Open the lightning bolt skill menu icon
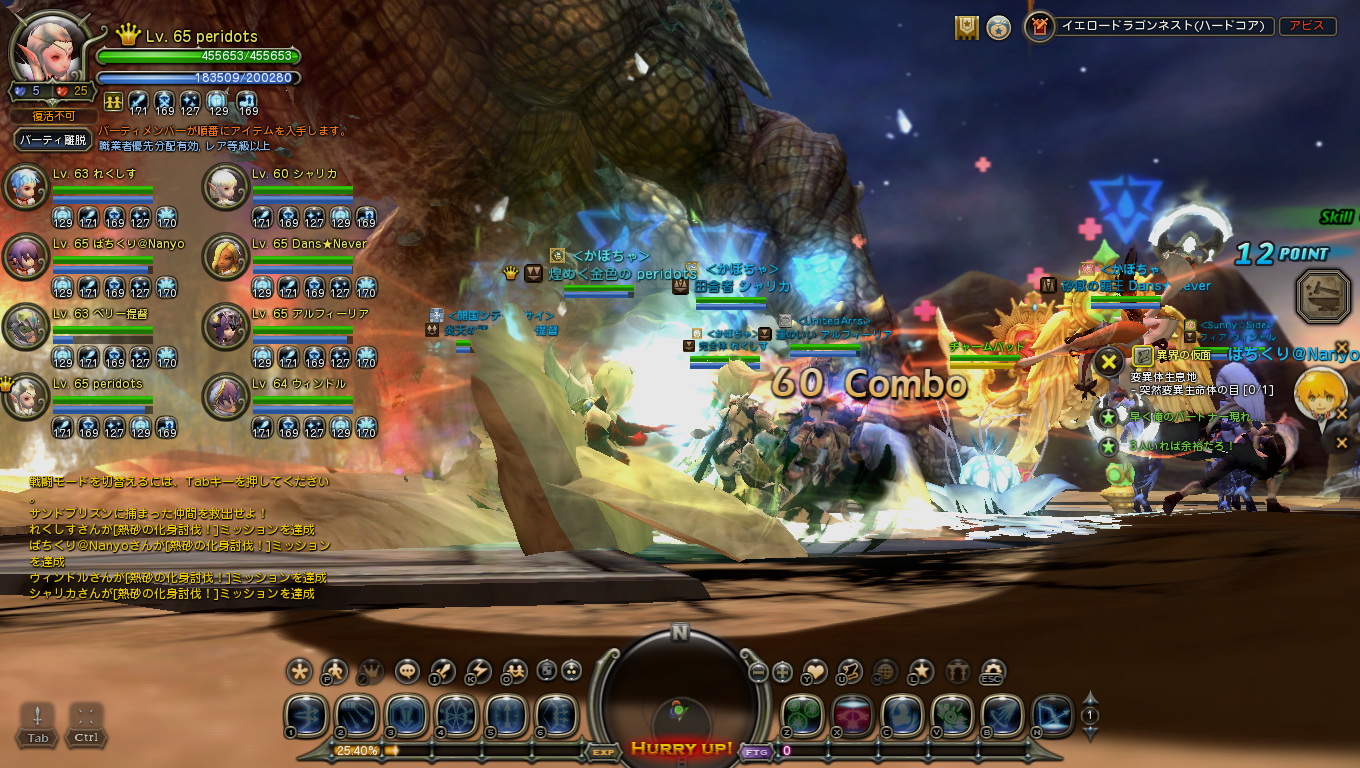Screen dimensions: 1360x768 click(479, 671)
